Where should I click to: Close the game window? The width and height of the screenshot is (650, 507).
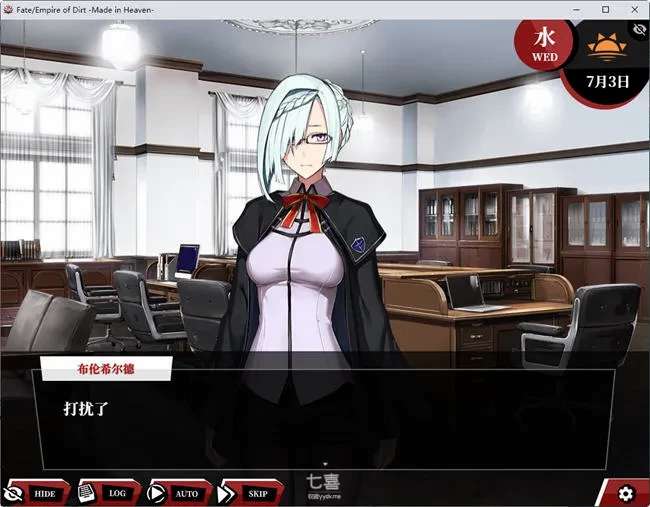pos(633,9)
